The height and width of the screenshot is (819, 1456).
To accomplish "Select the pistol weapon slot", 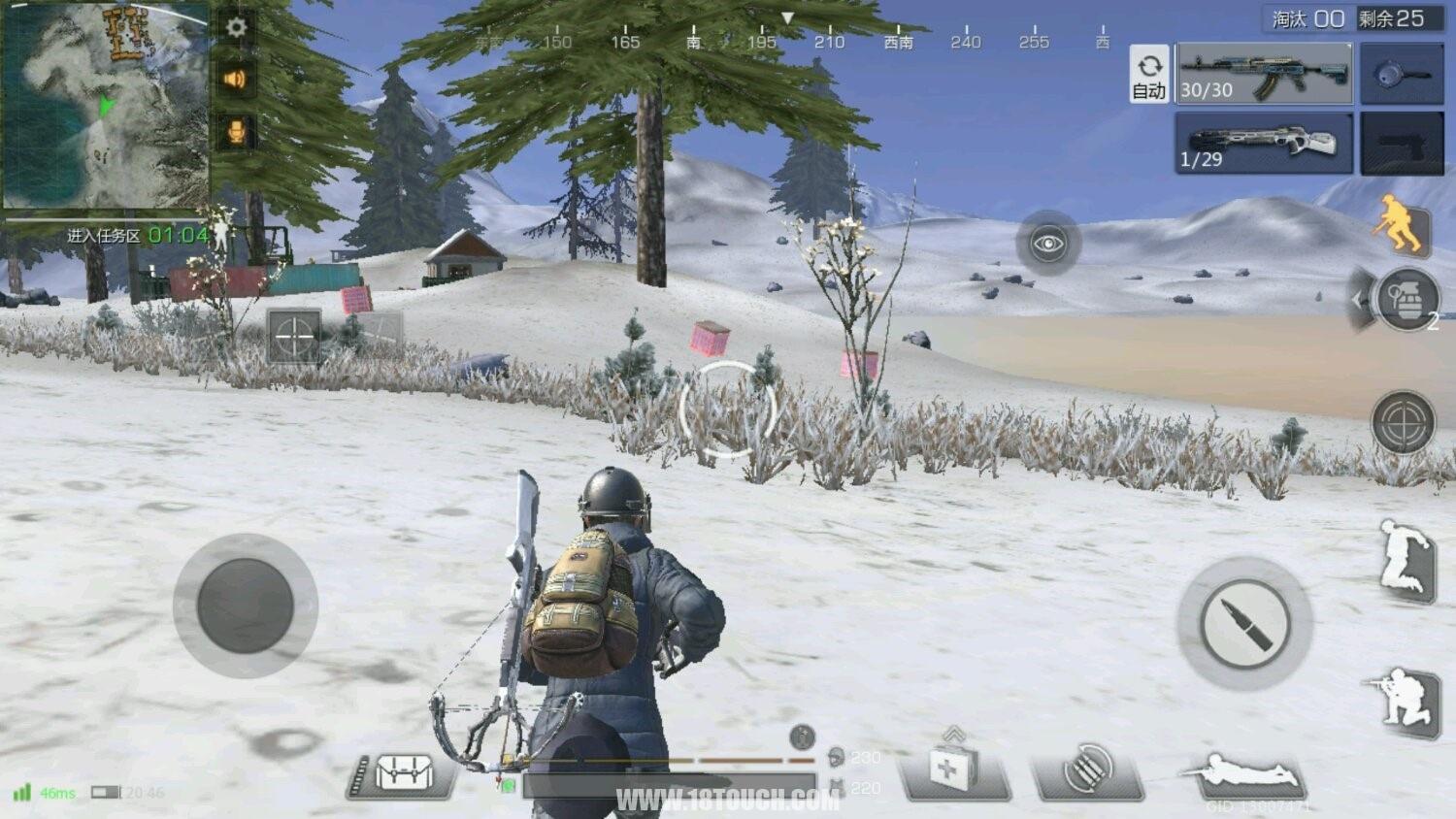I will (x=1402, y=144).
